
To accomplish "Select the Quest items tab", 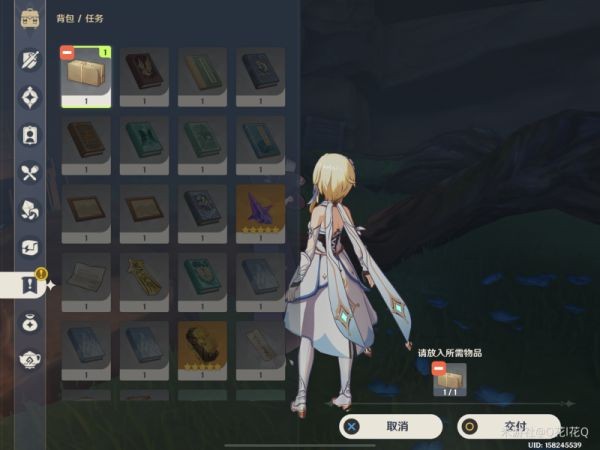I will (x=29, y=285).
